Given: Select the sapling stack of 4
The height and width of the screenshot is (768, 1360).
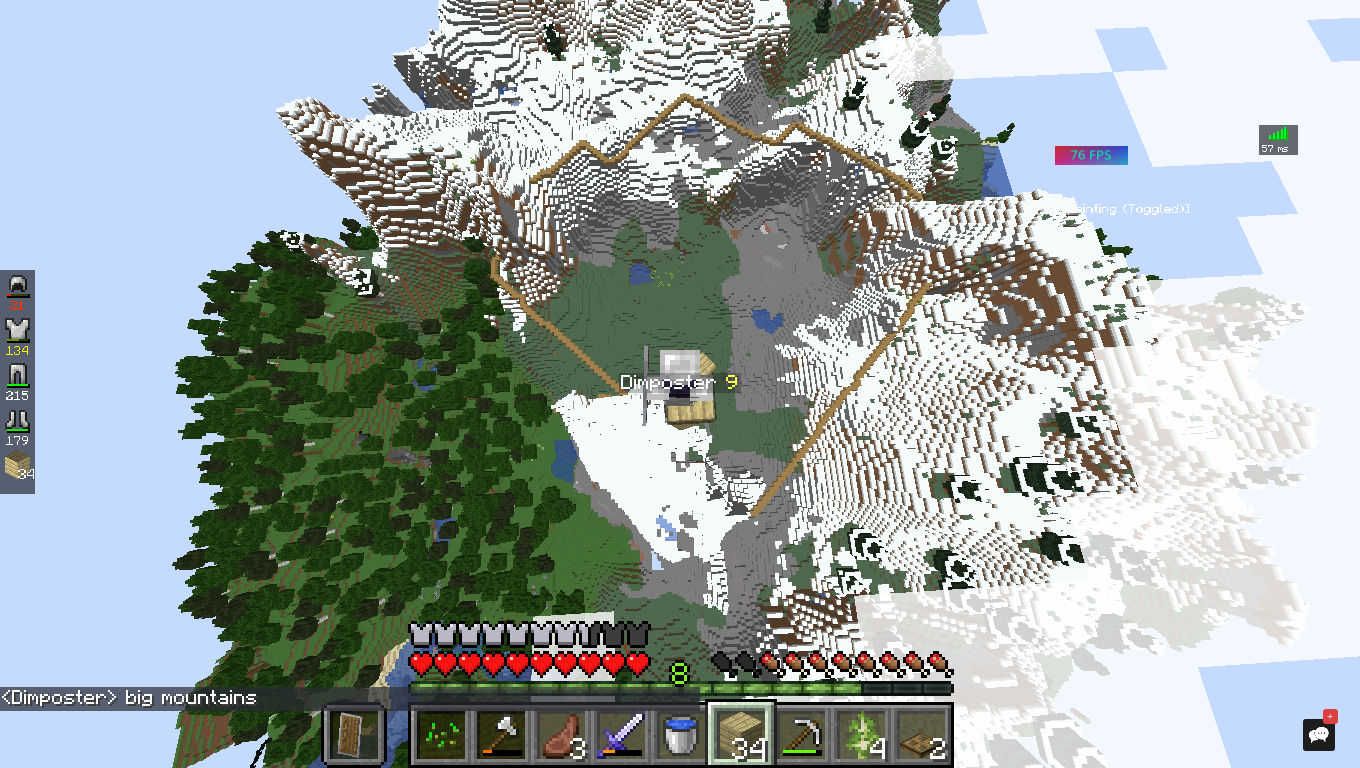Looking at the screenshot, I should click(861, 735).
